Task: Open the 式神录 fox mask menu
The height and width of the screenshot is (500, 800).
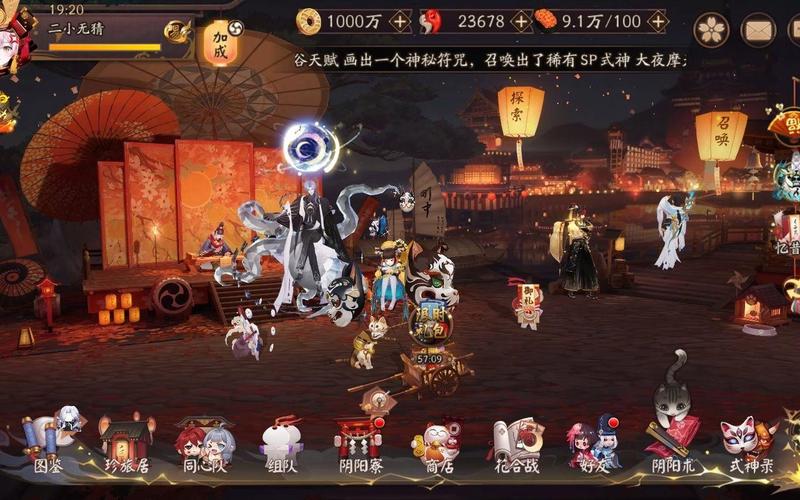Action: (748, 442)
